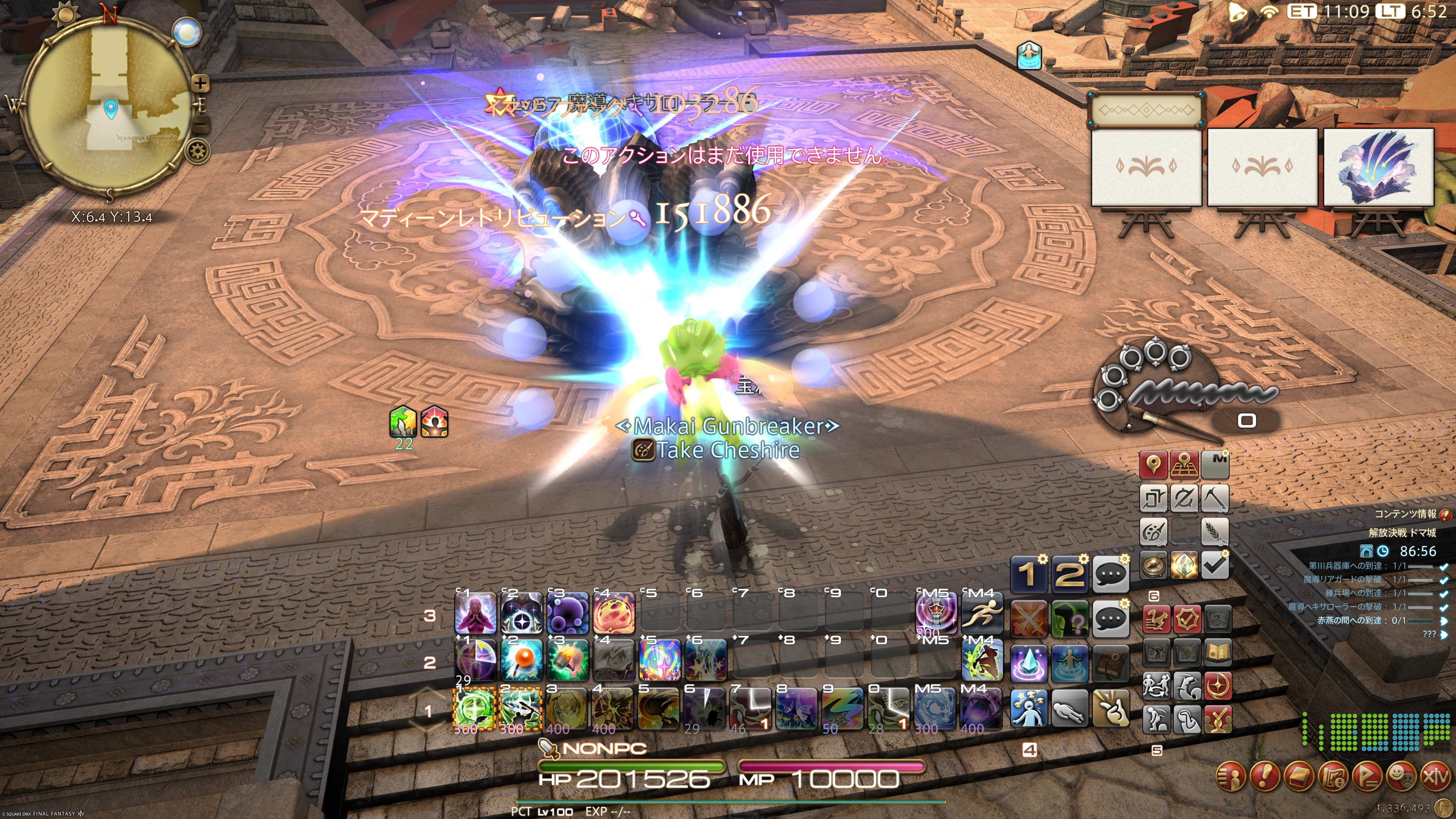Open the minimap gear settings
Viewport: 1456px width, 819px height.
coord(198,151)
